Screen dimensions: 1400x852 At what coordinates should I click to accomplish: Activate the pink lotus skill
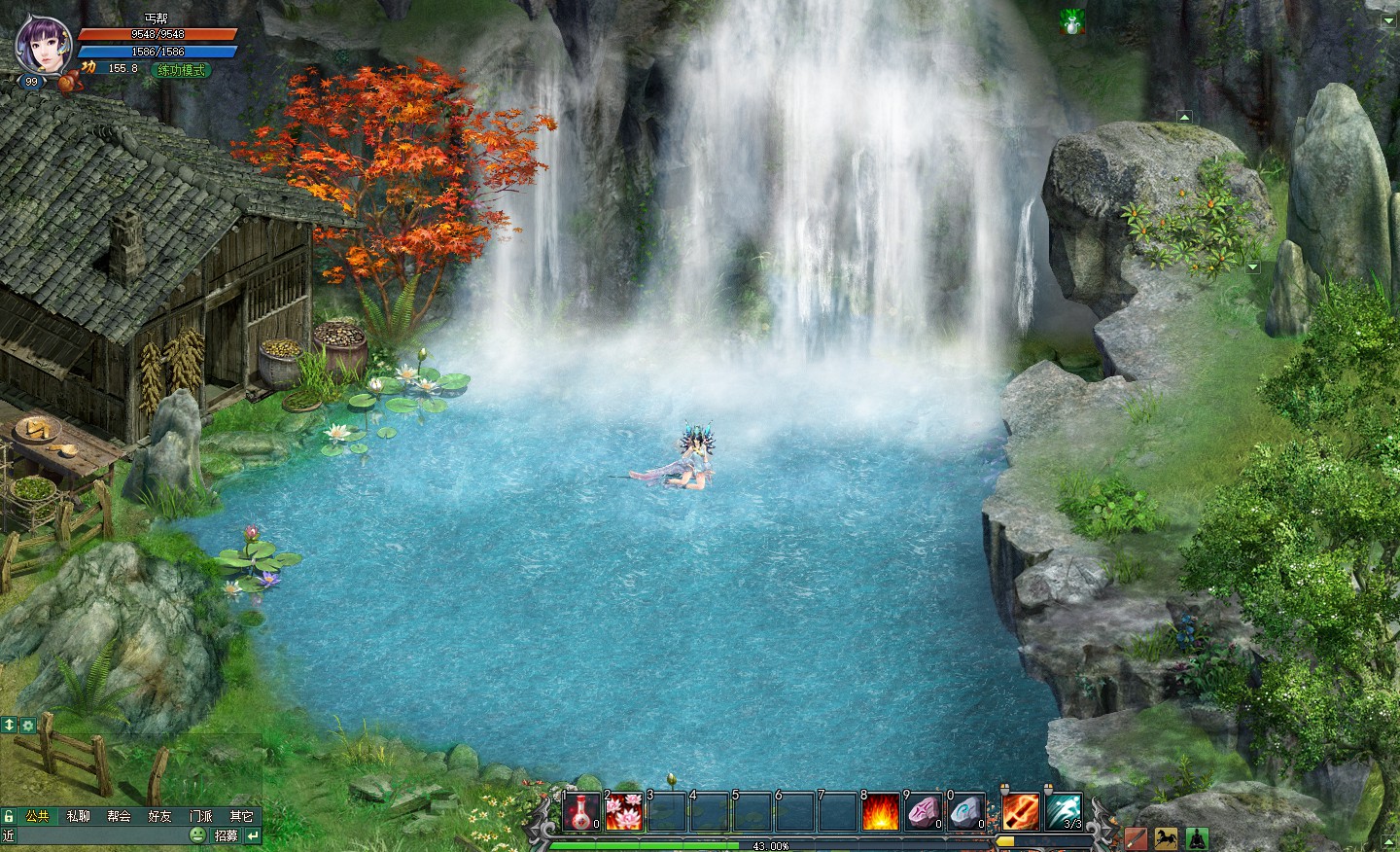(x=624, y=811)
